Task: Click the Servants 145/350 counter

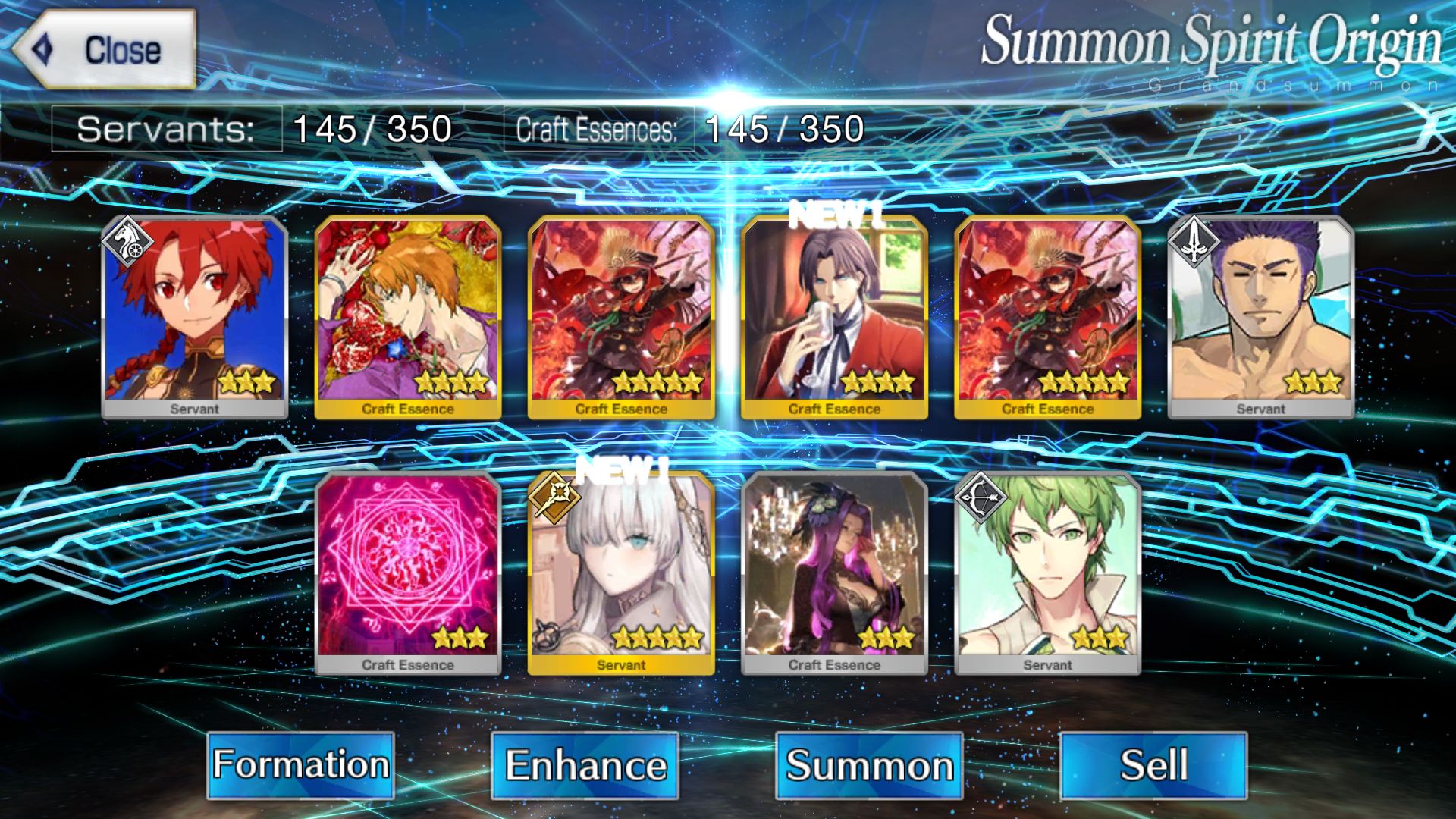Action: pyautogui.click(x=250, y=129)
